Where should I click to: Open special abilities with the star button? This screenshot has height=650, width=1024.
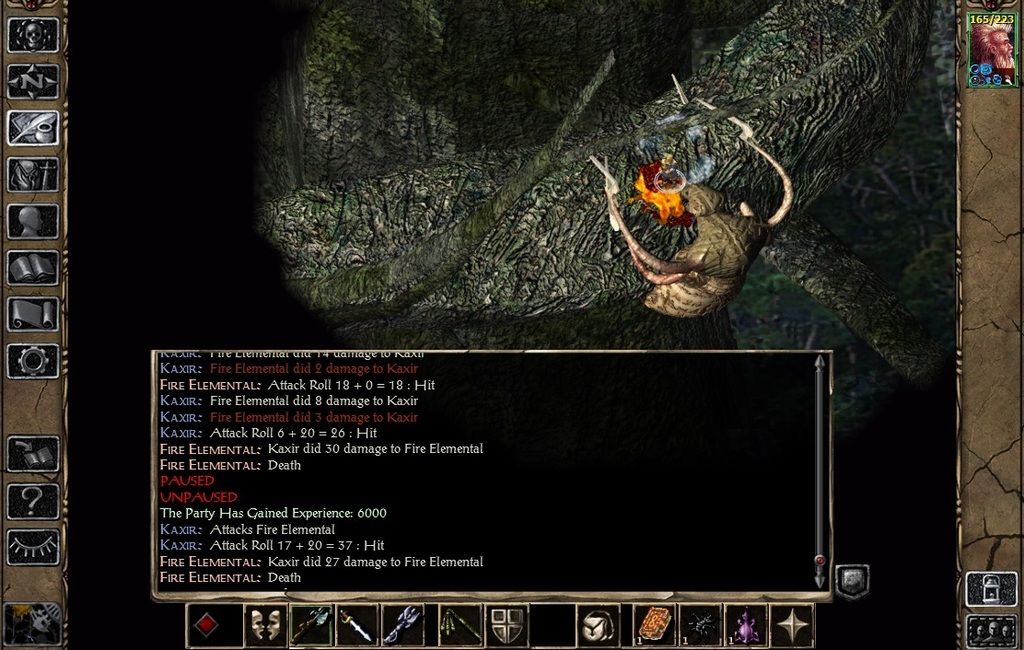(792, 625)
